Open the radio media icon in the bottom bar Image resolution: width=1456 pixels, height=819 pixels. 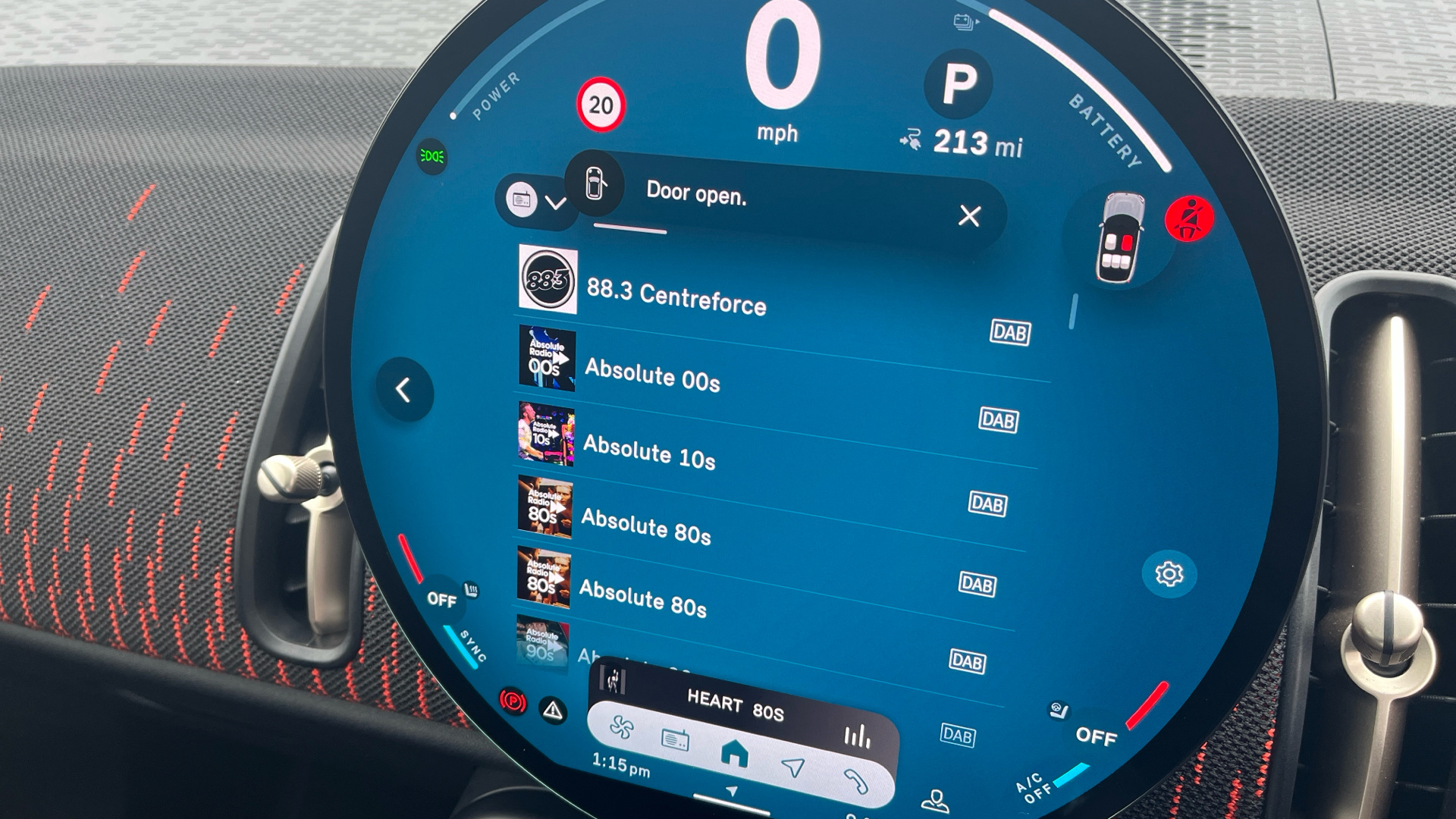(x=675, y=739)
